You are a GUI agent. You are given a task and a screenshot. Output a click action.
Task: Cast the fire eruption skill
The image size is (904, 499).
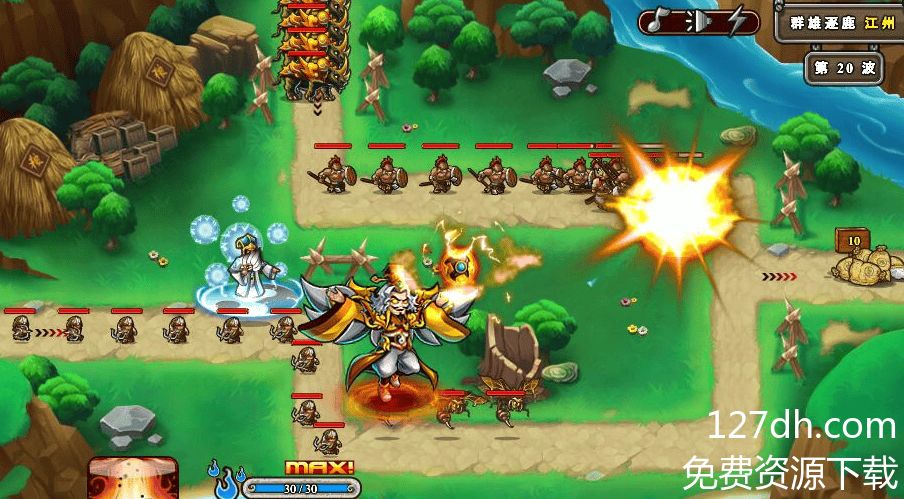133,479
